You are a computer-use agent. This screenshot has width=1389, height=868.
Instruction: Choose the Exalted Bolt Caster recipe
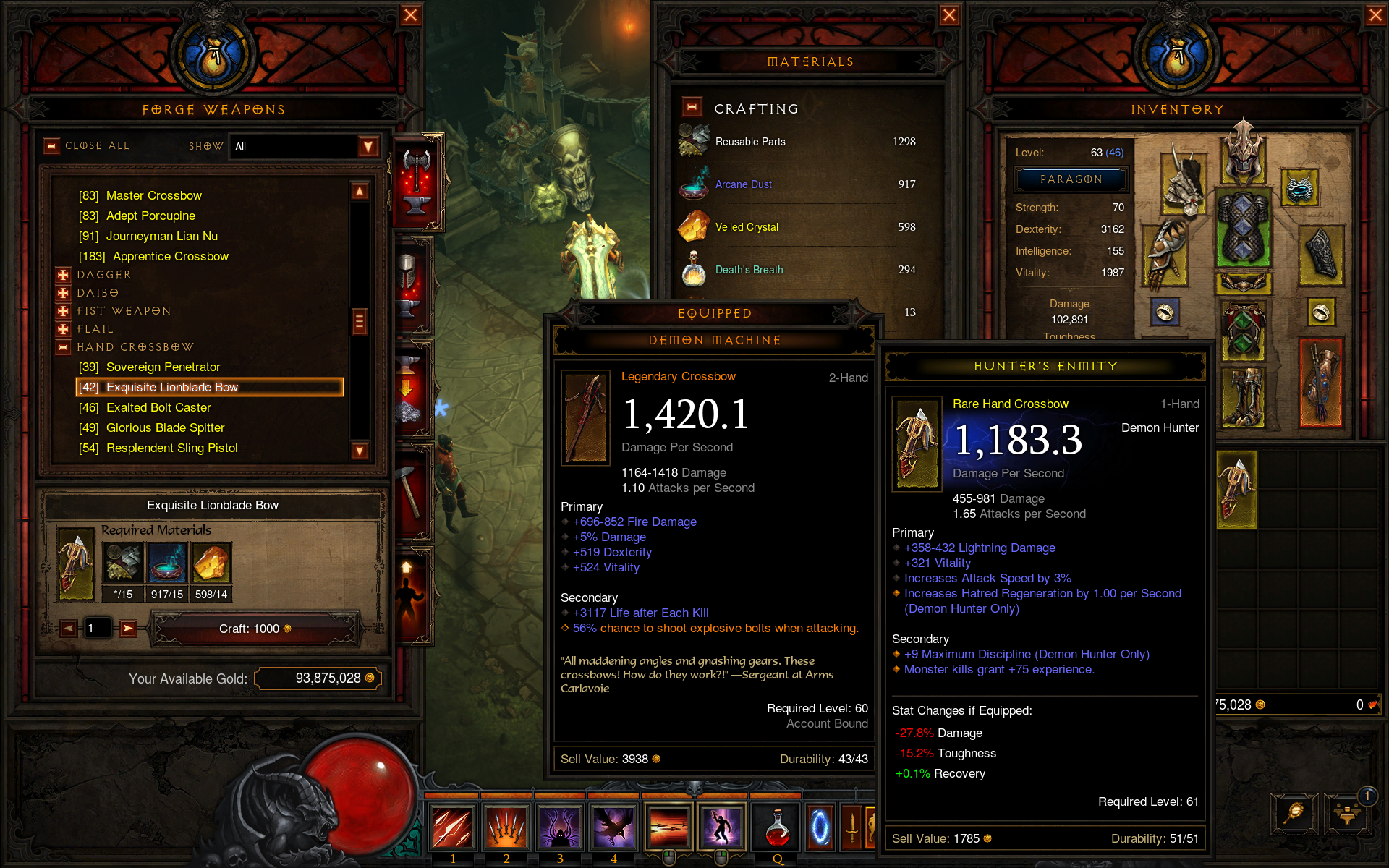pyautogui.click(x=158, y=407)
